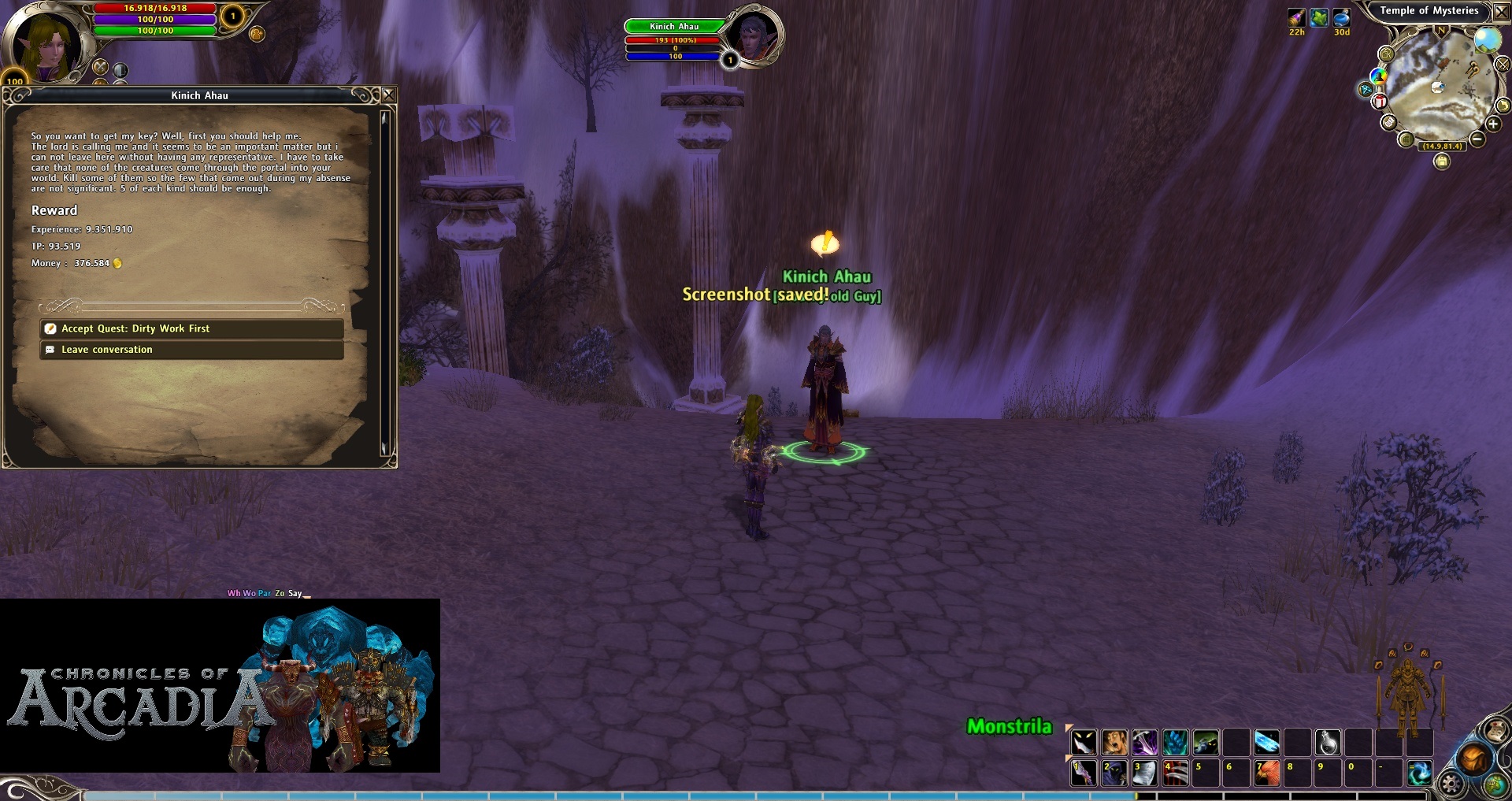Use the white potion flask slot
This screenshot has height=801, width=1512.
[1328, 742]
